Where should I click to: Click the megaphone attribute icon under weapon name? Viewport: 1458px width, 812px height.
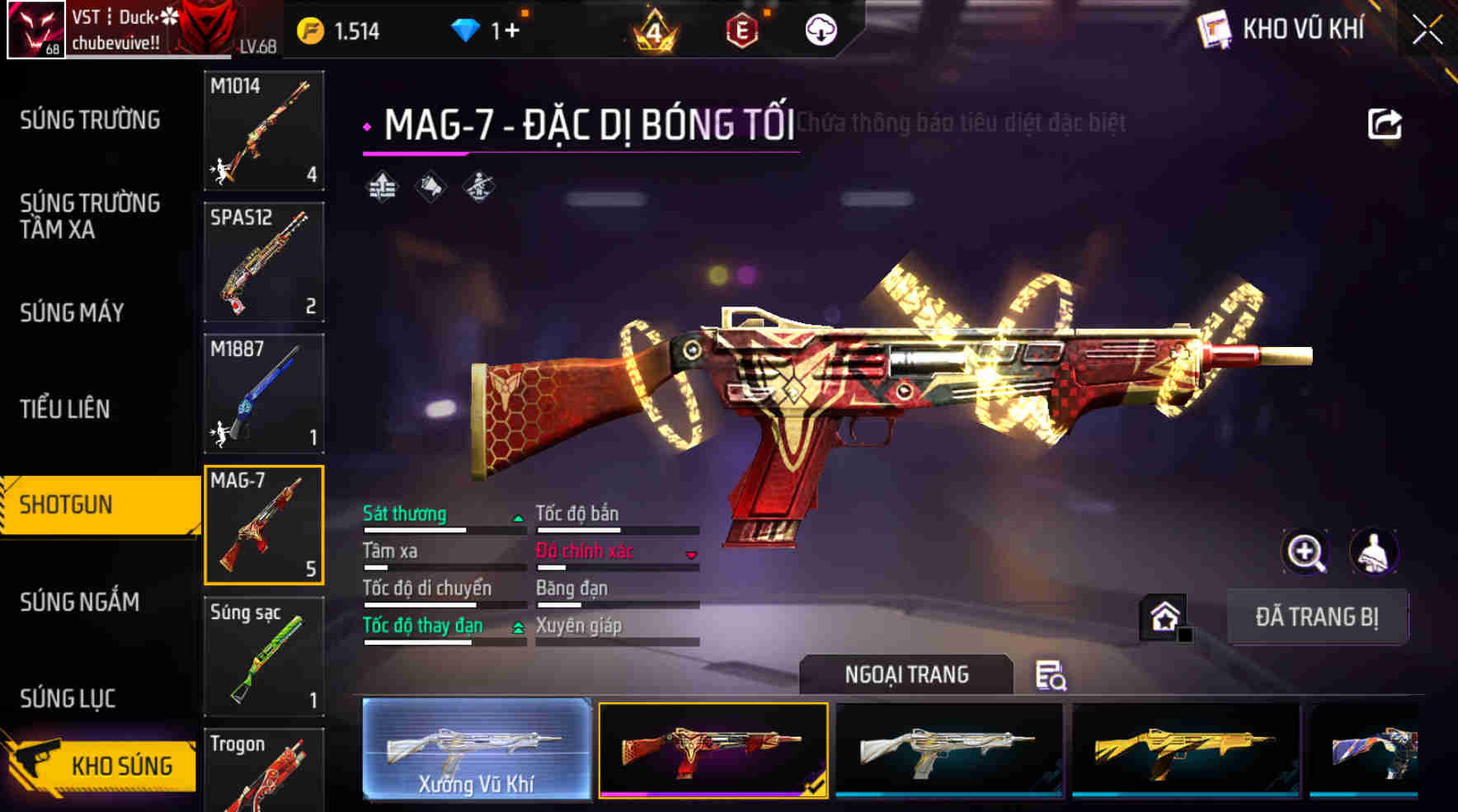(430, 186)
